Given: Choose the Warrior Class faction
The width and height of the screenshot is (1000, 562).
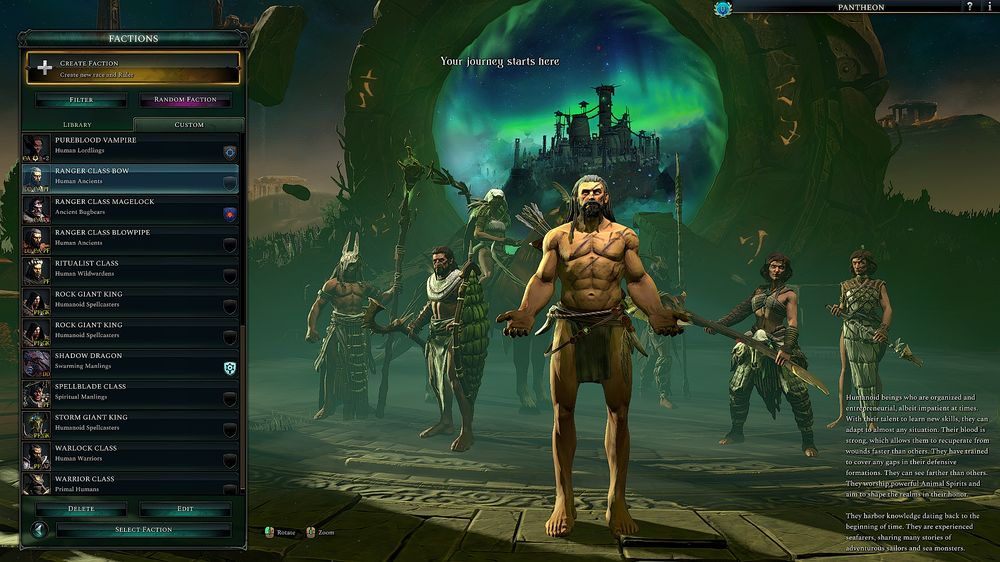Looking at the screenshot, I should 130,484.
